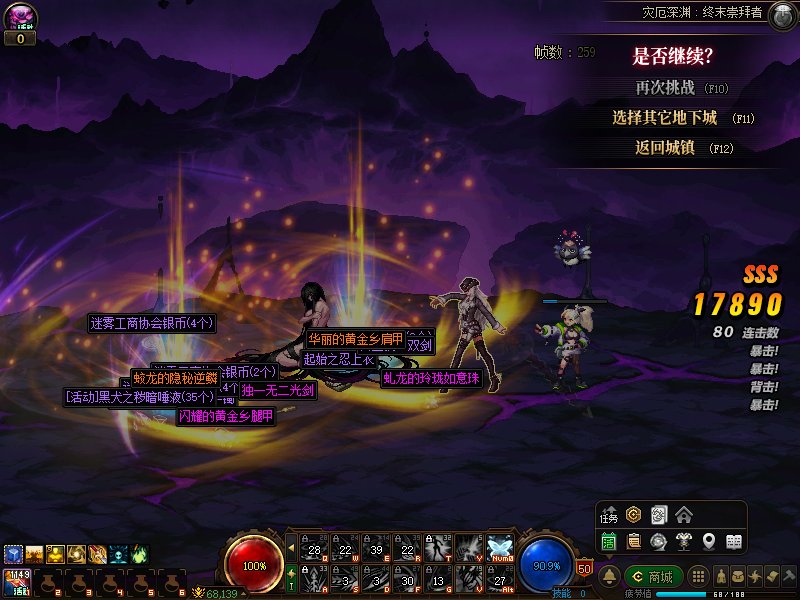Click the map pin location icon
Screen dimensions: 800x600
[x=709, y=541]
